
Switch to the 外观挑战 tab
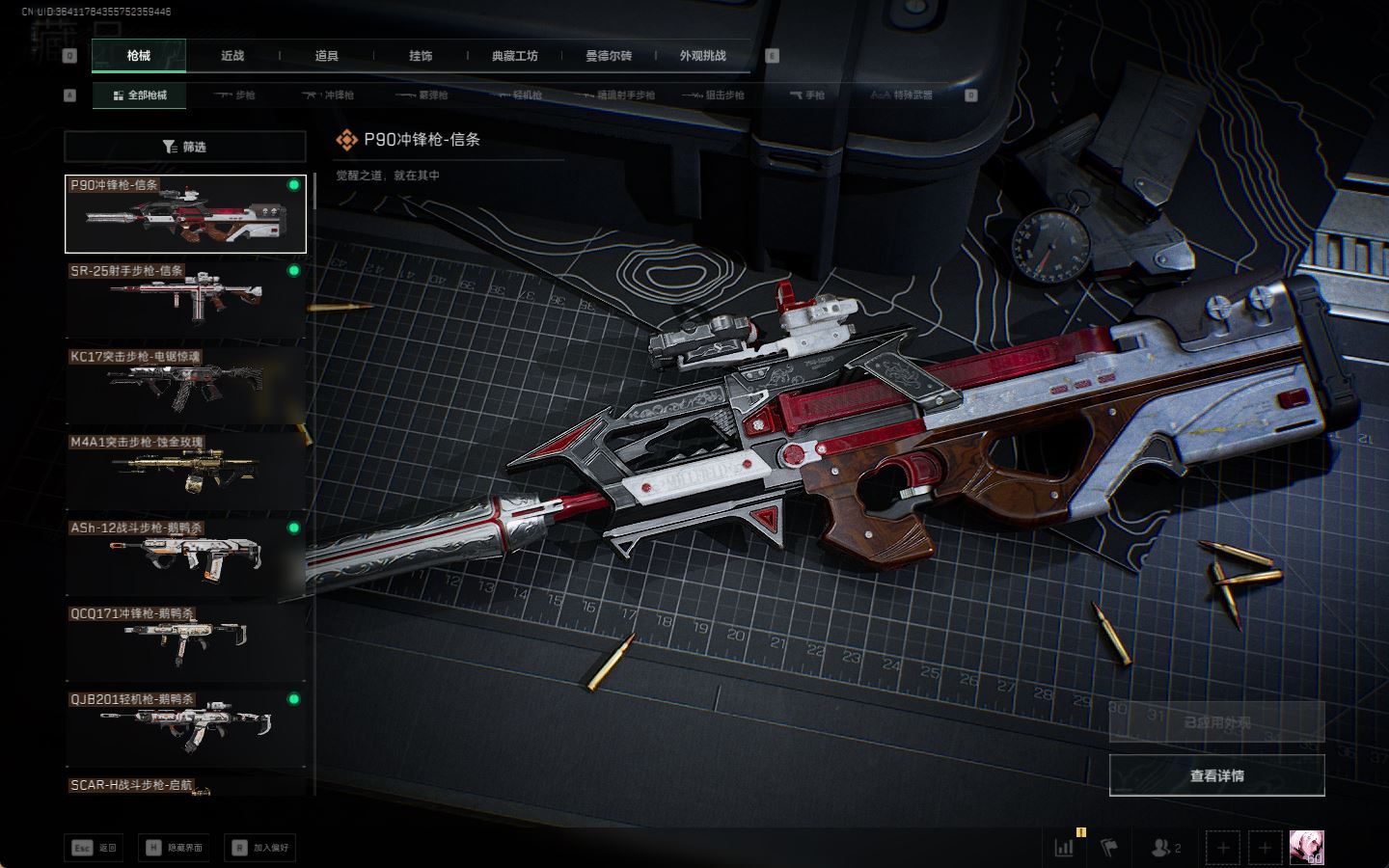pos(702,56)
